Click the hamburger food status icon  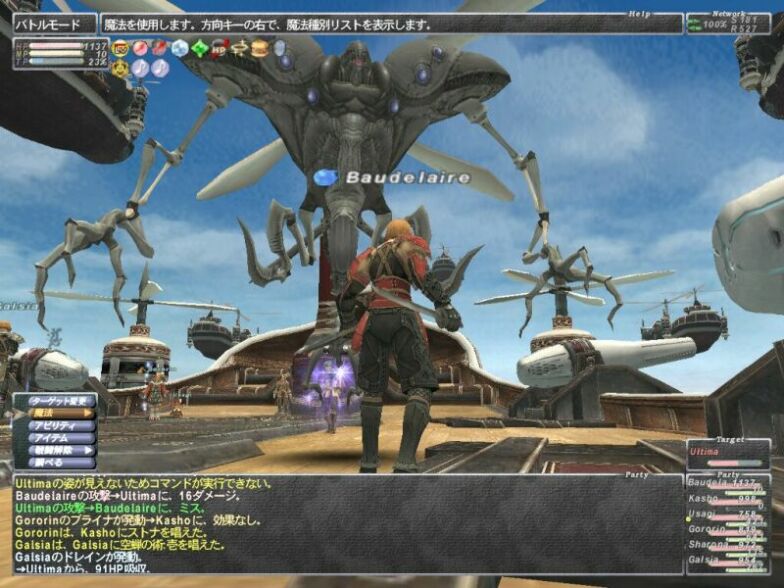click(x=260, y=47)
